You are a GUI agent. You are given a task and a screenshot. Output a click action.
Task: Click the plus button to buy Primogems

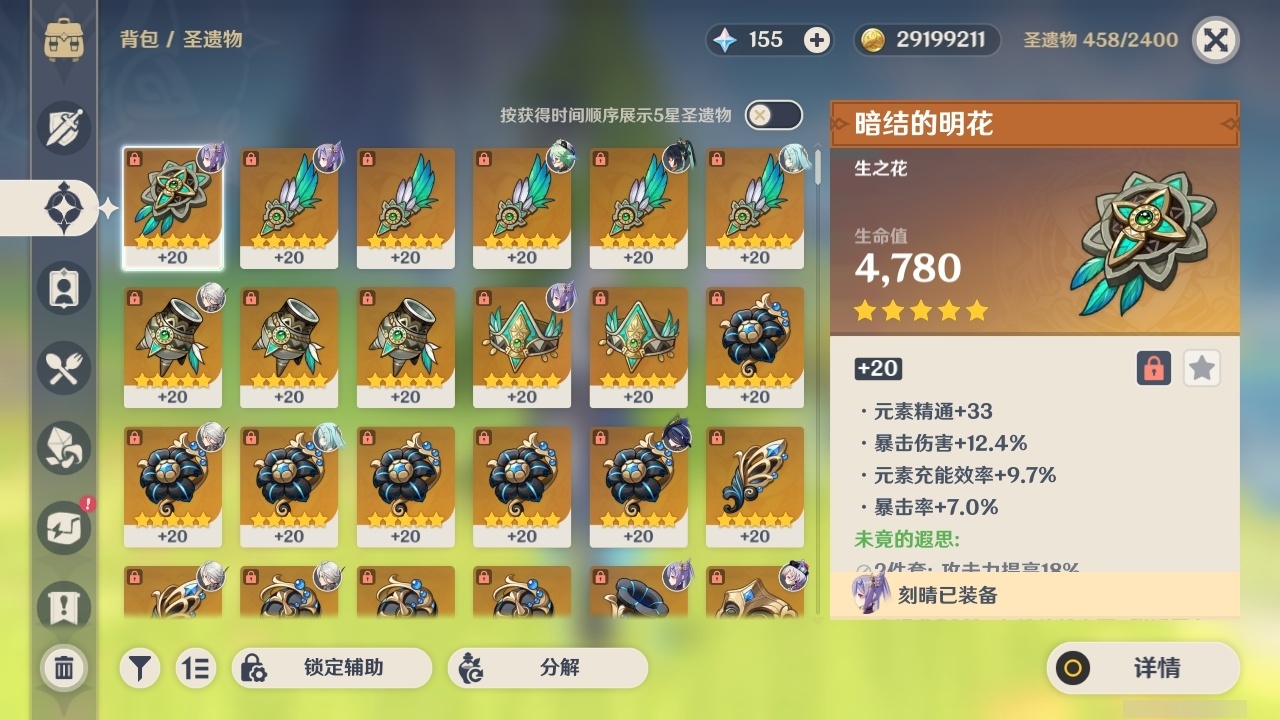pyautogui.click(x=817, y=40)
